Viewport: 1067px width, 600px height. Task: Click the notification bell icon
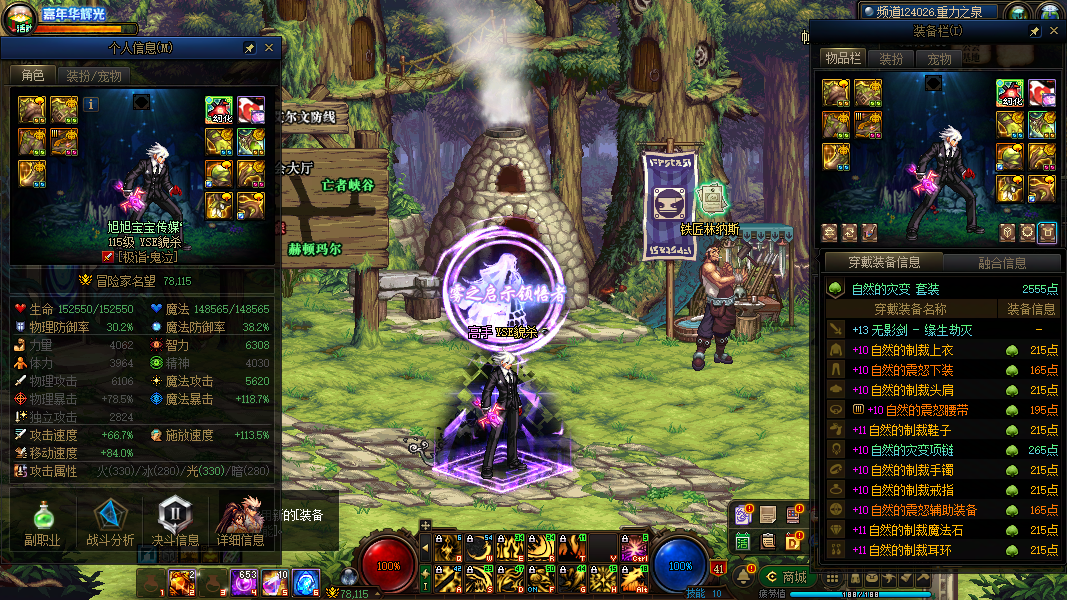coord(743,576)
